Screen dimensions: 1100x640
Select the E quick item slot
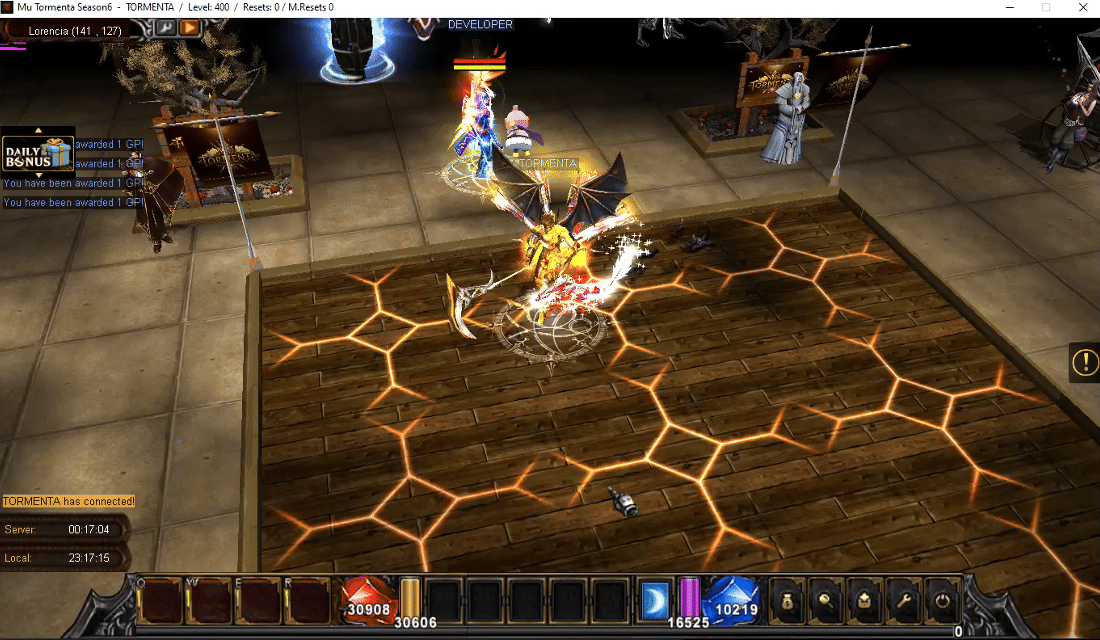259,601
